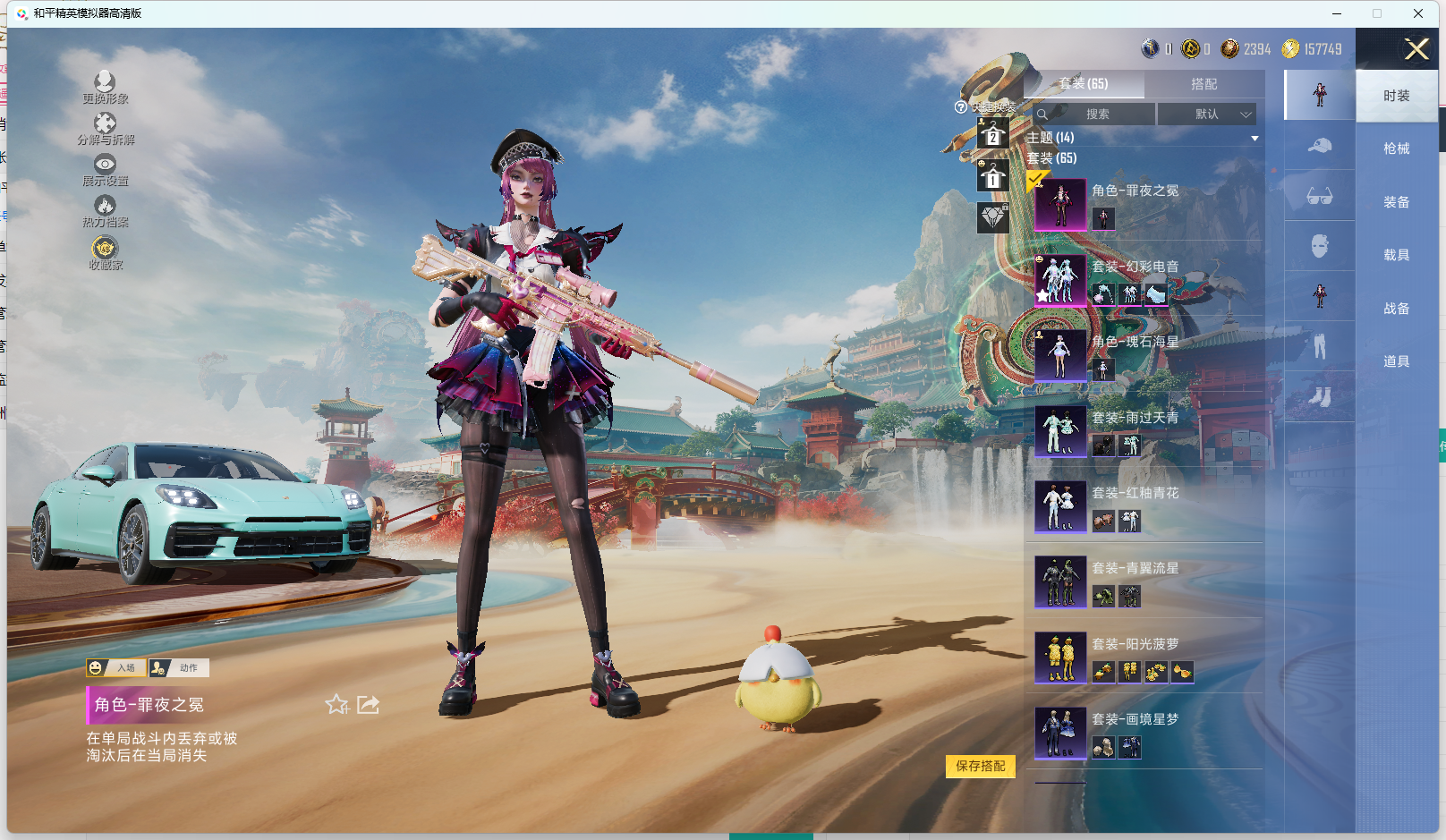
Task: Open 分解与拆解 dismantle menu
Action: (x=105, y=128)
